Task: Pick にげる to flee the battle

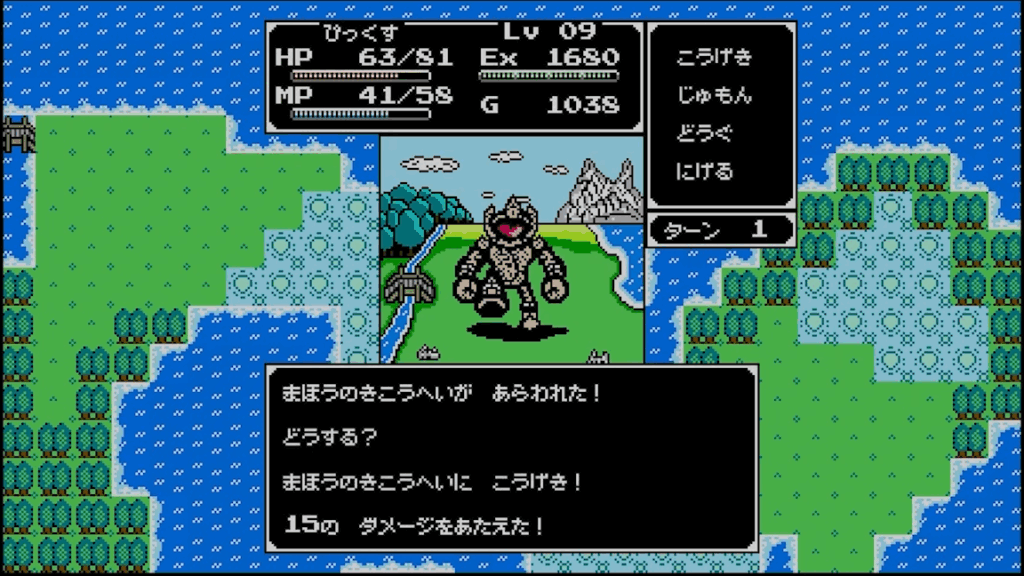Action: [705, 171]
